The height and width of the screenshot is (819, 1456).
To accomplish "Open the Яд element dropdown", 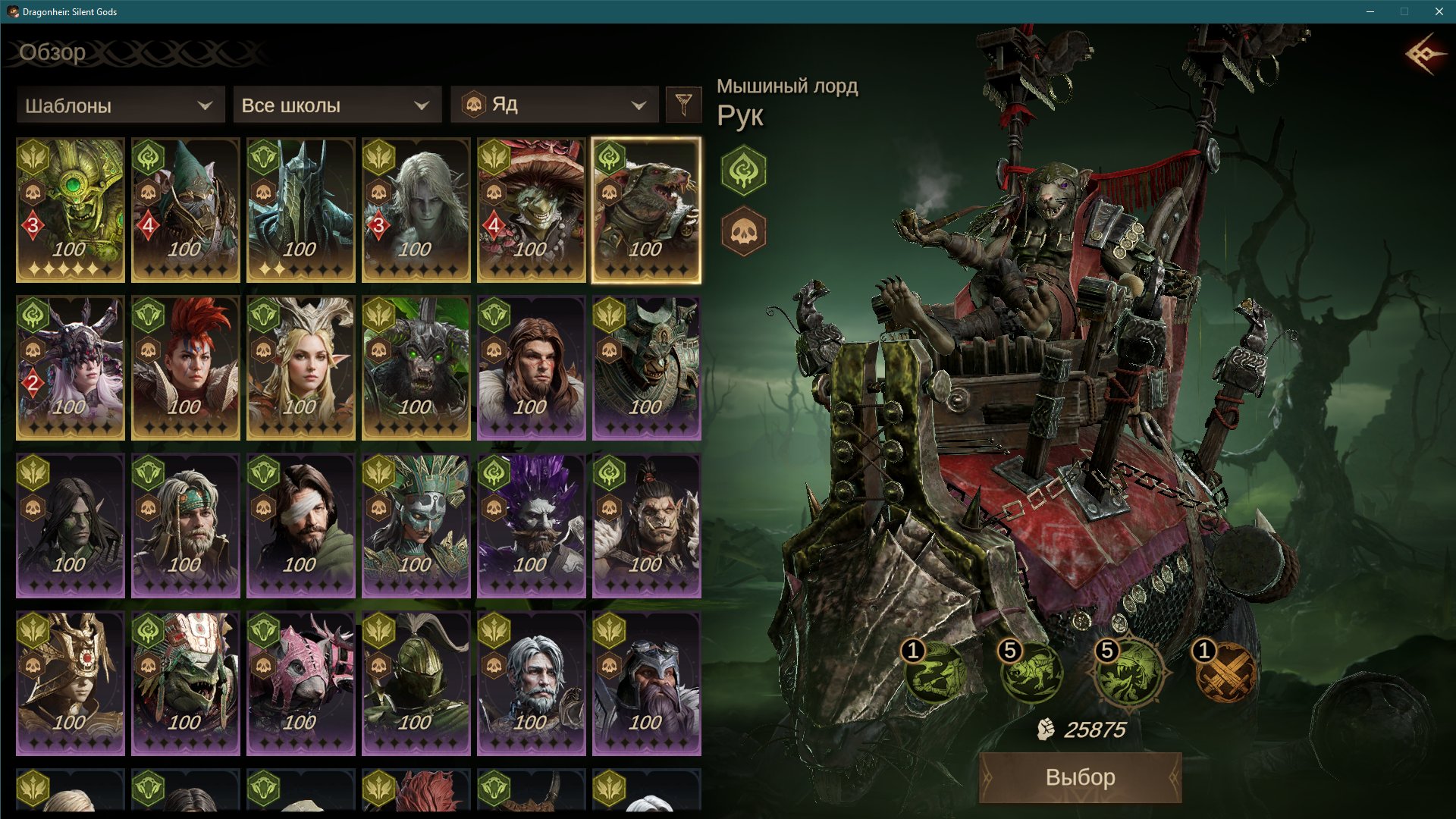I will pos(554,105).
